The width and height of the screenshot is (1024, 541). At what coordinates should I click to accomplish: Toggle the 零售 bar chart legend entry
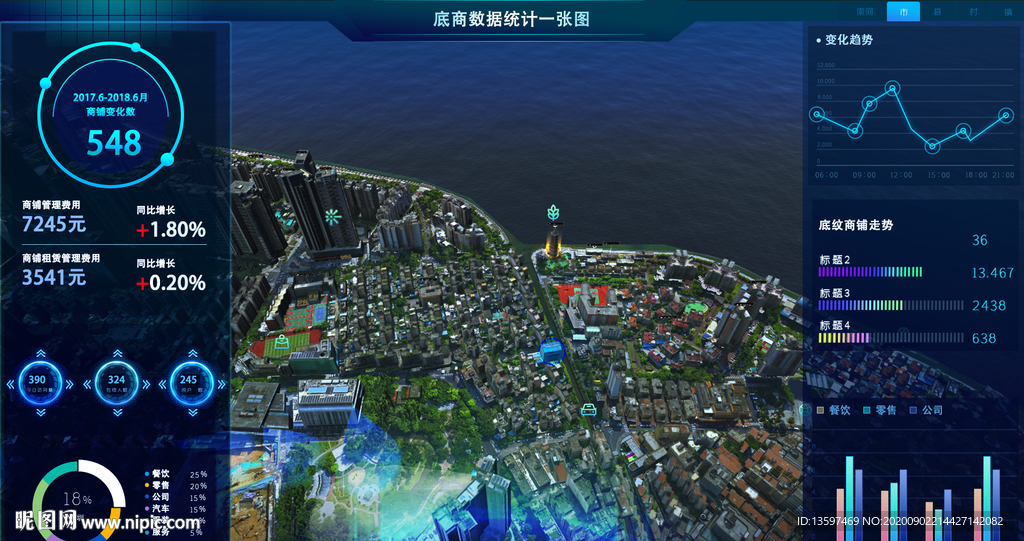tap(879, 410)
